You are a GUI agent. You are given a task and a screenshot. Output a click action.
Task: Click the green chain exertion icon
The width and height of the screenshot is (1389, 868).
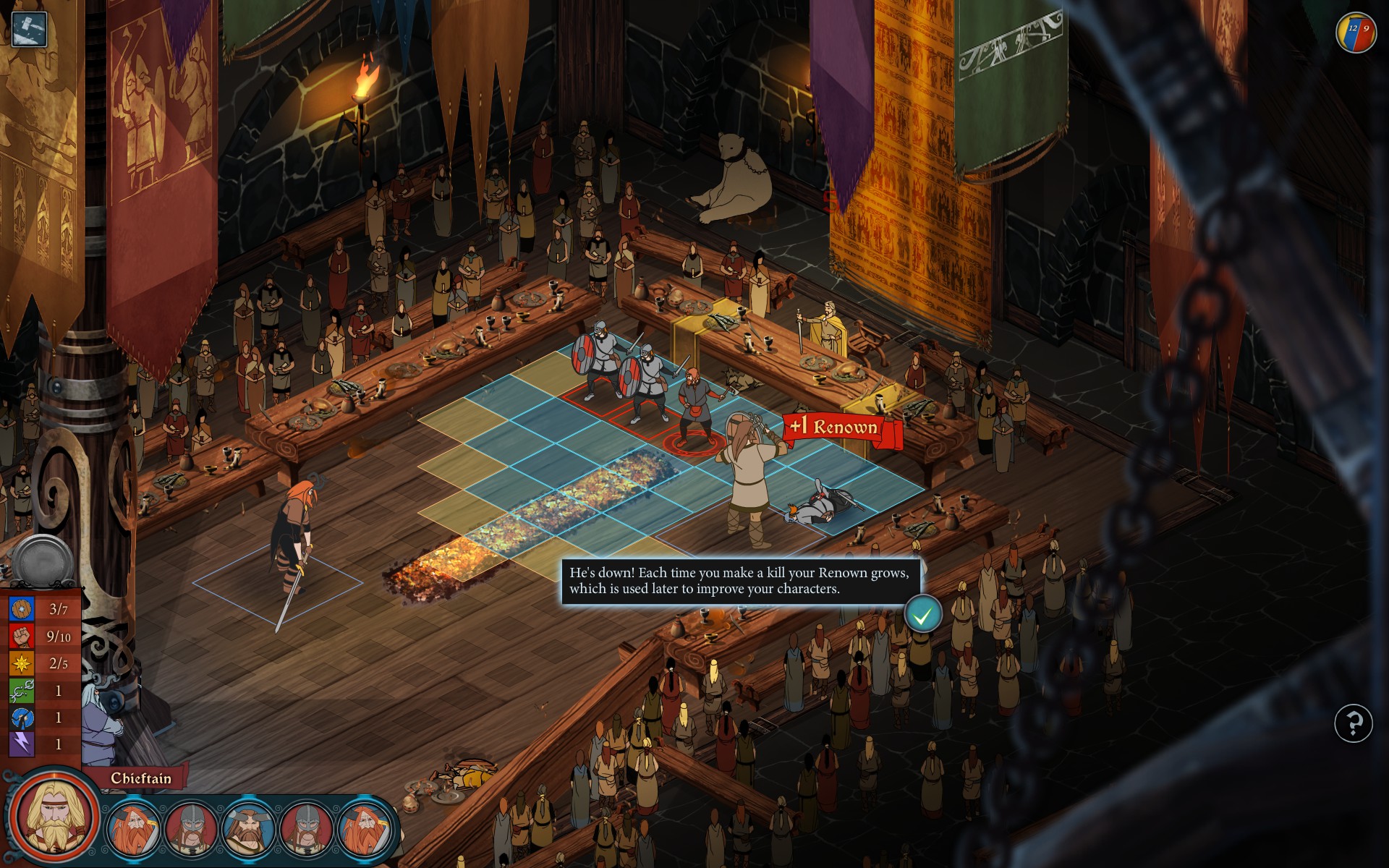click(22, 691)
